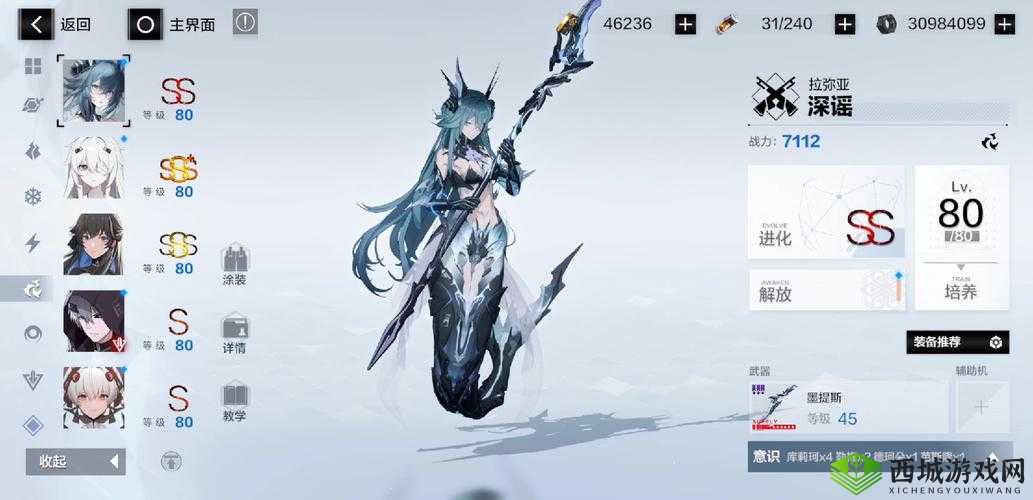
Task: Open the exclamation mark info icon
Action: tap(245, 22)
